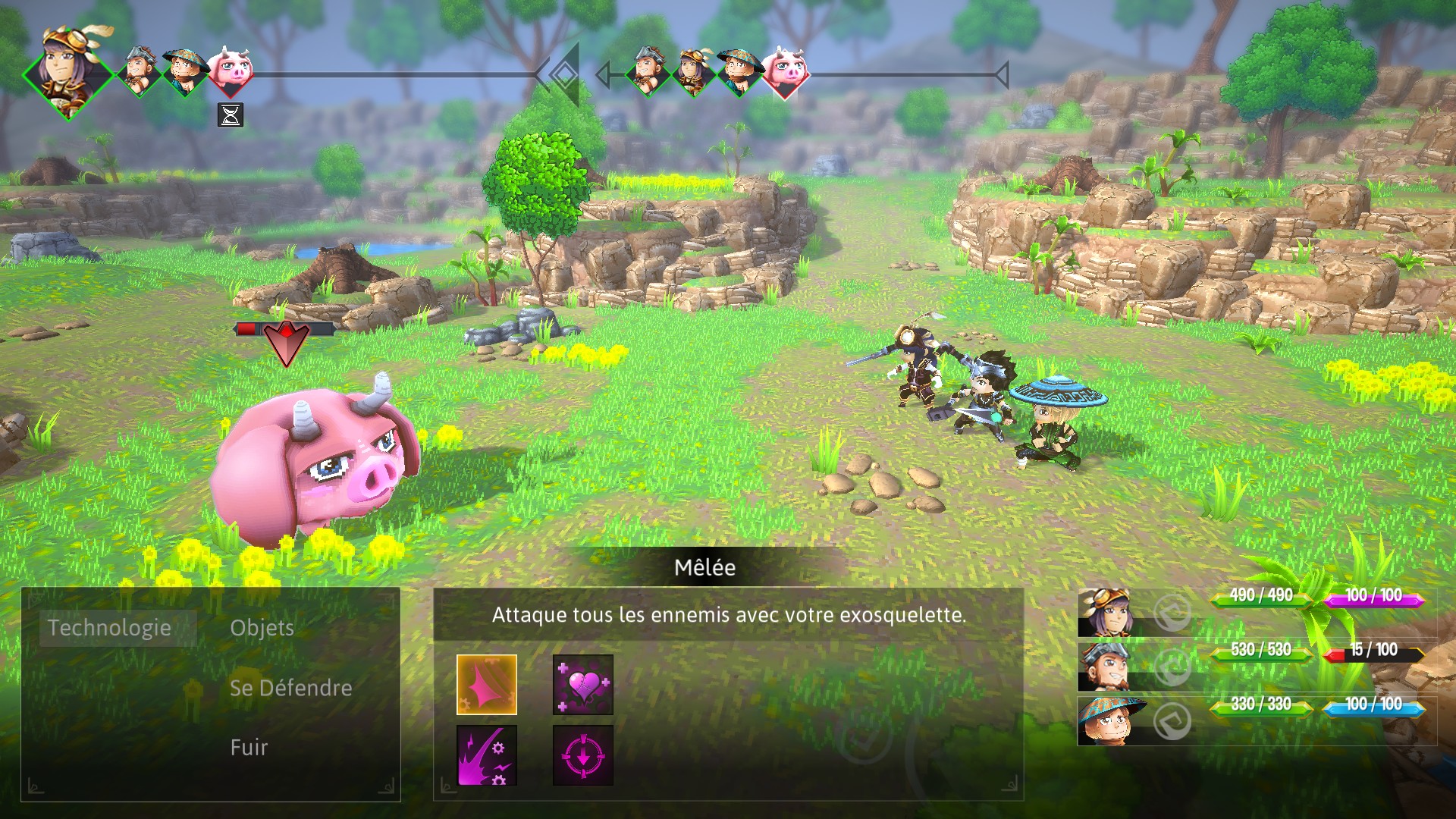Open the Objets menu entry
The image size is (1456, 819).
pyautogui.click(x=261, y=629)
